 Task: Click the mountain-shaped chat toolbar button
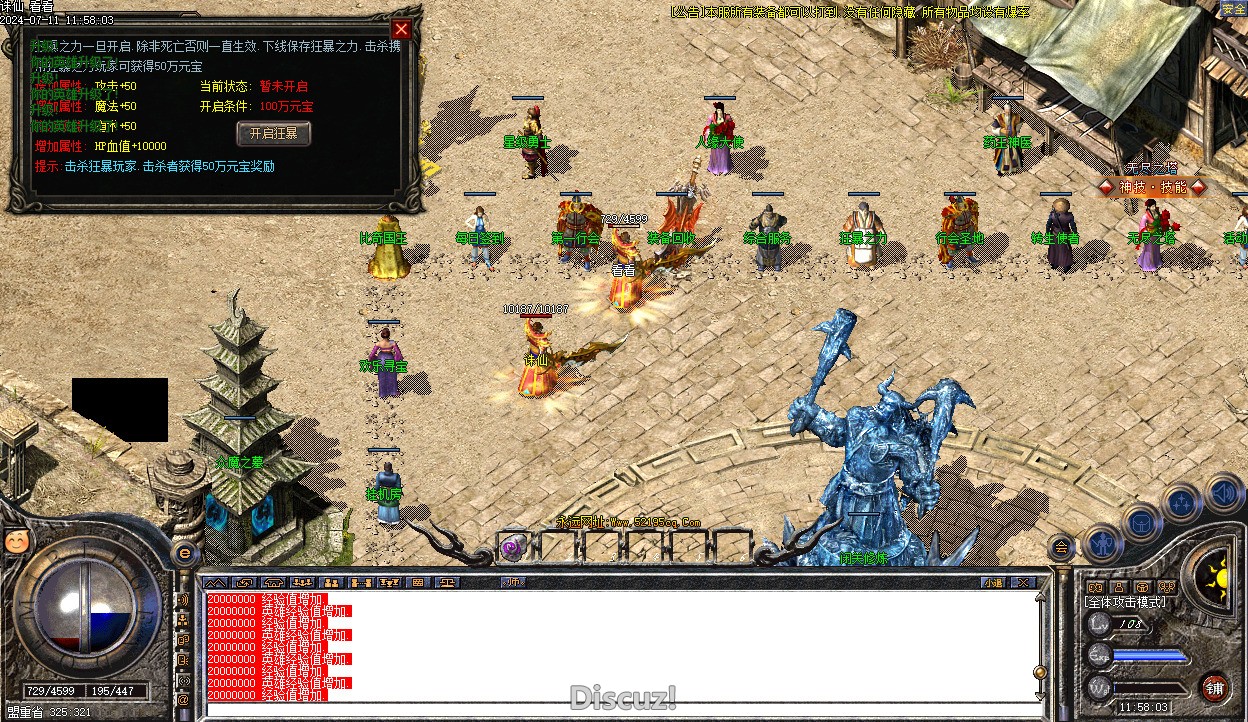click(214, 582)
